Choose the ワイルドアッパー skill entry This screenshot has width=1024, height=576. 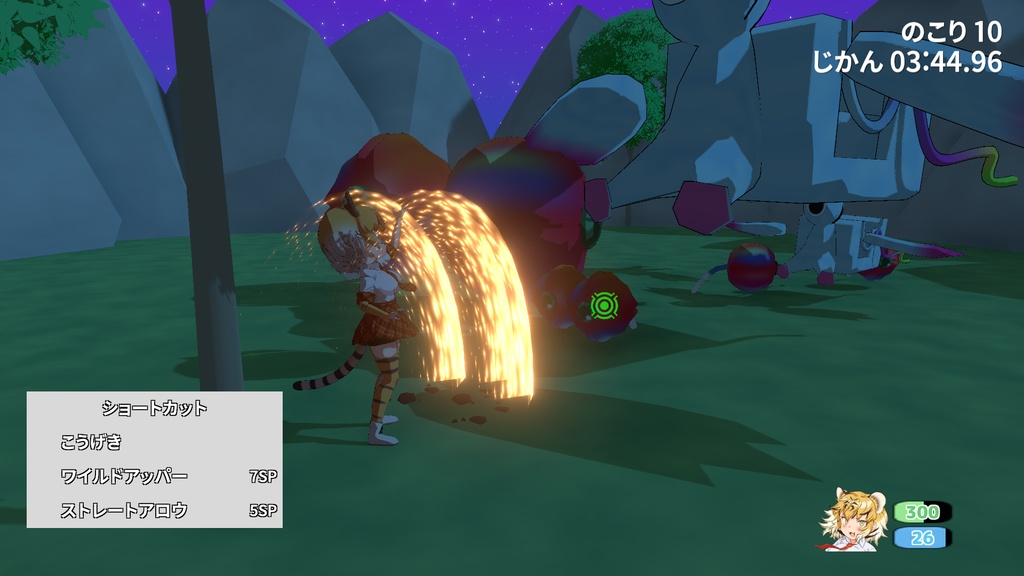click(124, 476)
